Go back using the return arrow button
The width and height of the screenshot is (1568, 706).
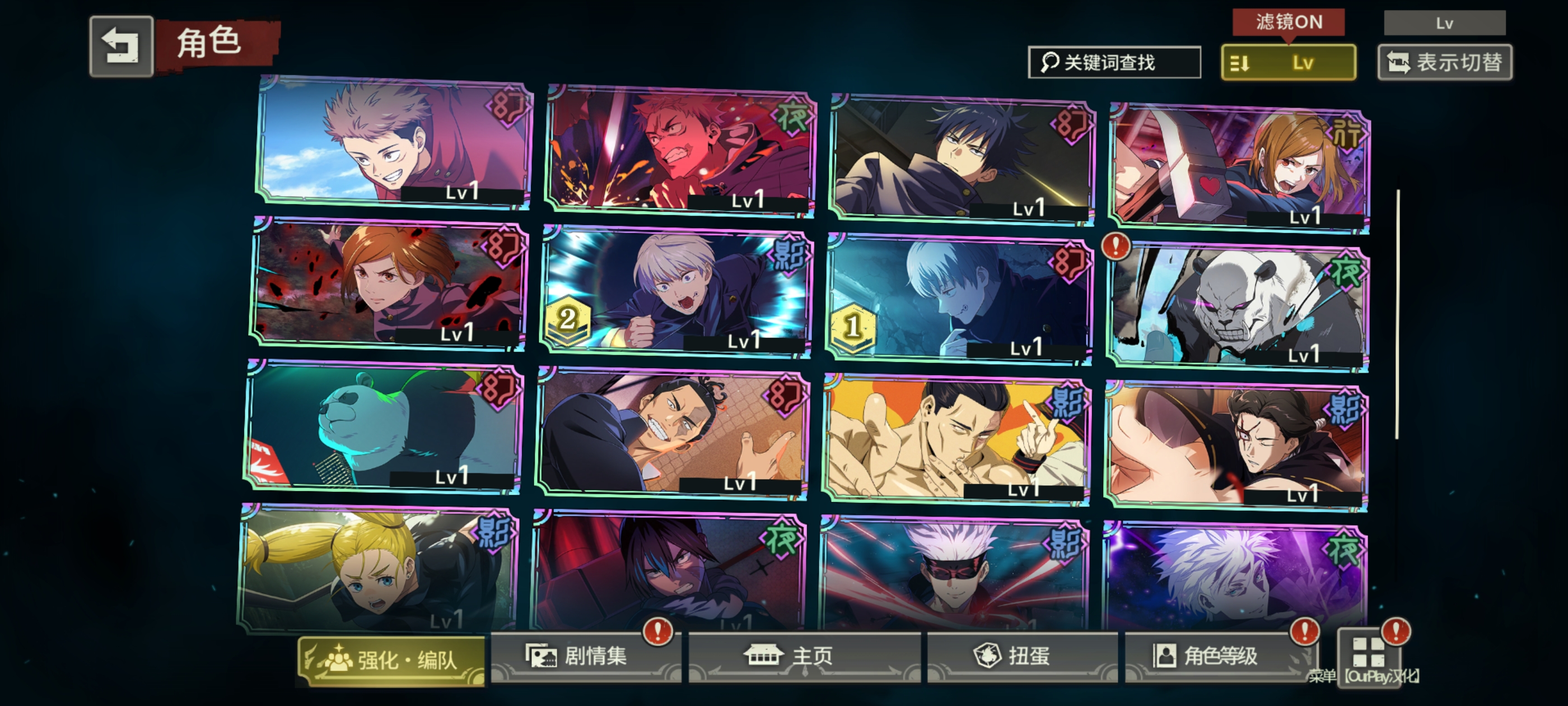[x=121, y=47]
